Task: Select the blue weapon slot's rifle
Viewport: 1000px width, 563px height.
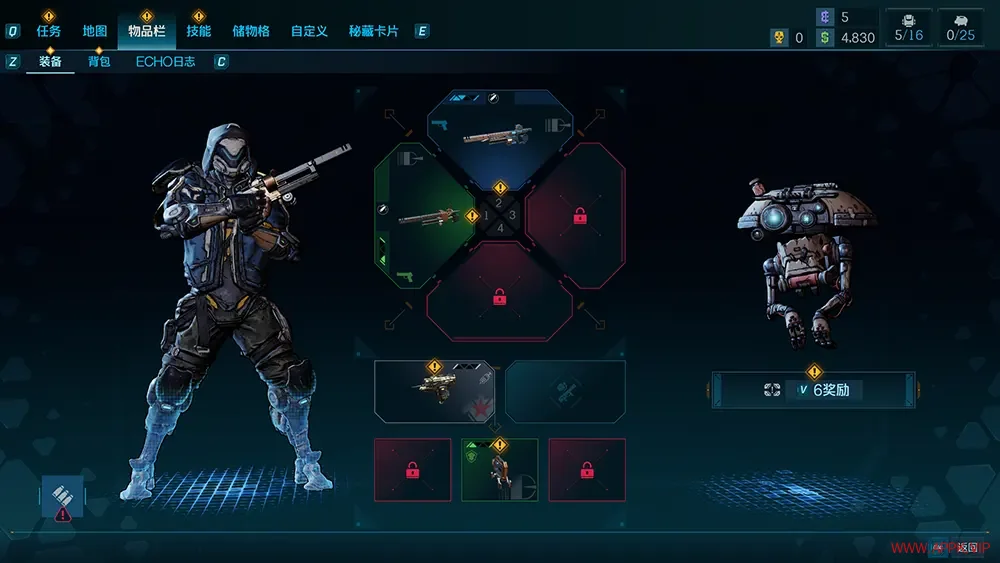Action: click(x=498, y=133)
